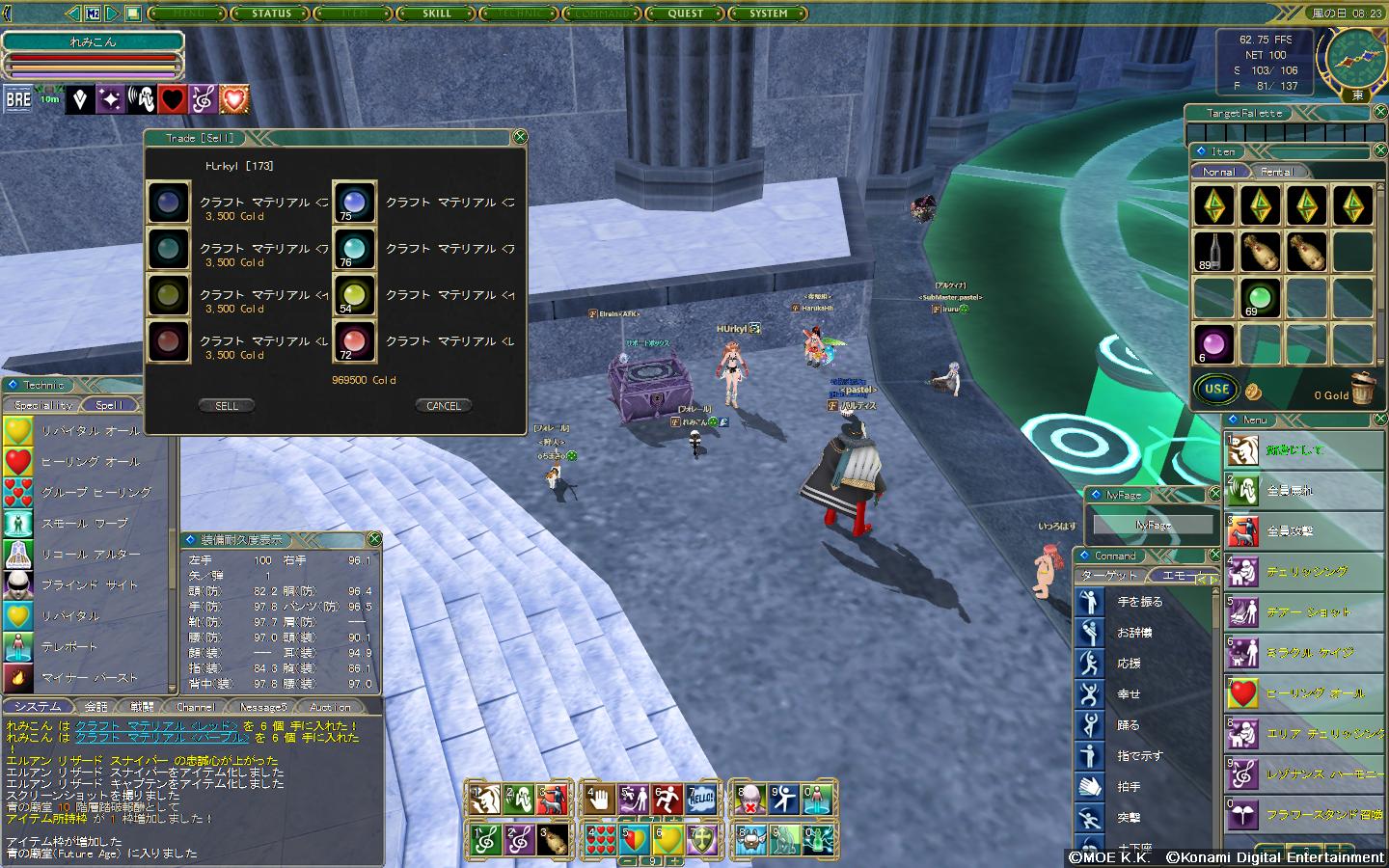Select the purple orb item slot

coord(1212,343)
